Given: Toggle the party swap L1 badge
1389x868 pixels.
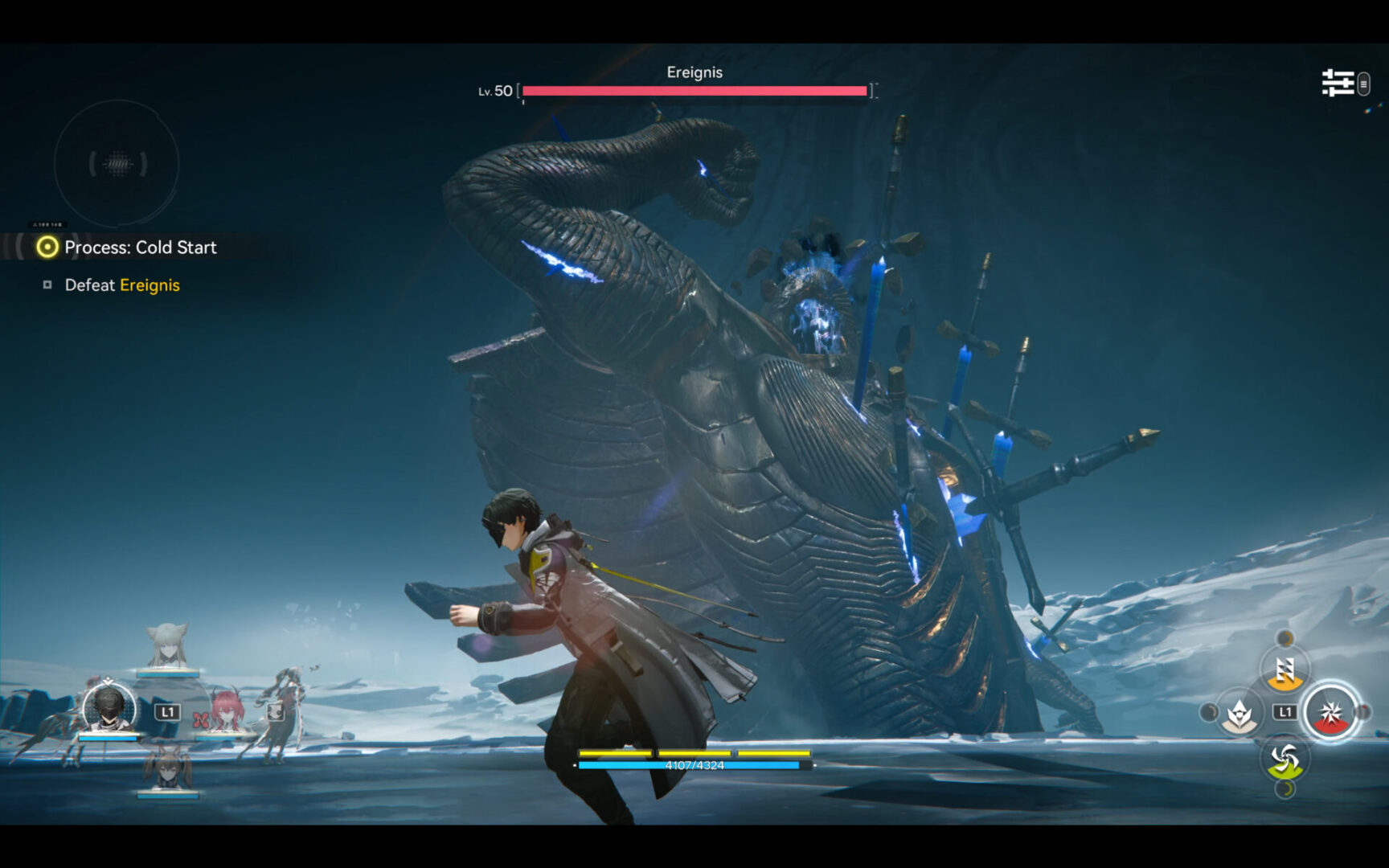Looking at the screenshot, I should [167, 711].
